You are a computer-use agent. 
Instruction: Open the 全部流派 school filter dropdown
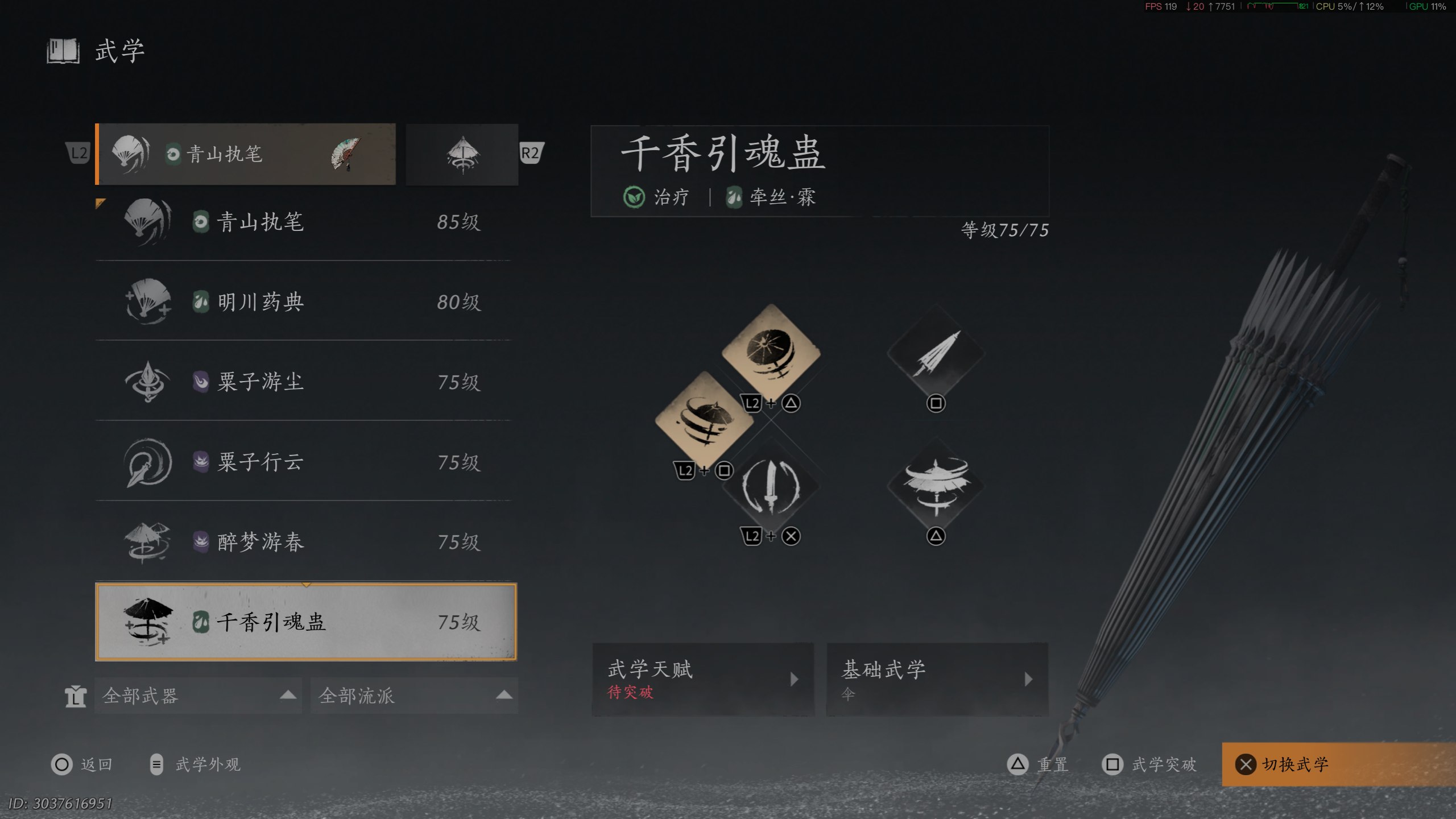tap(413, 695)
